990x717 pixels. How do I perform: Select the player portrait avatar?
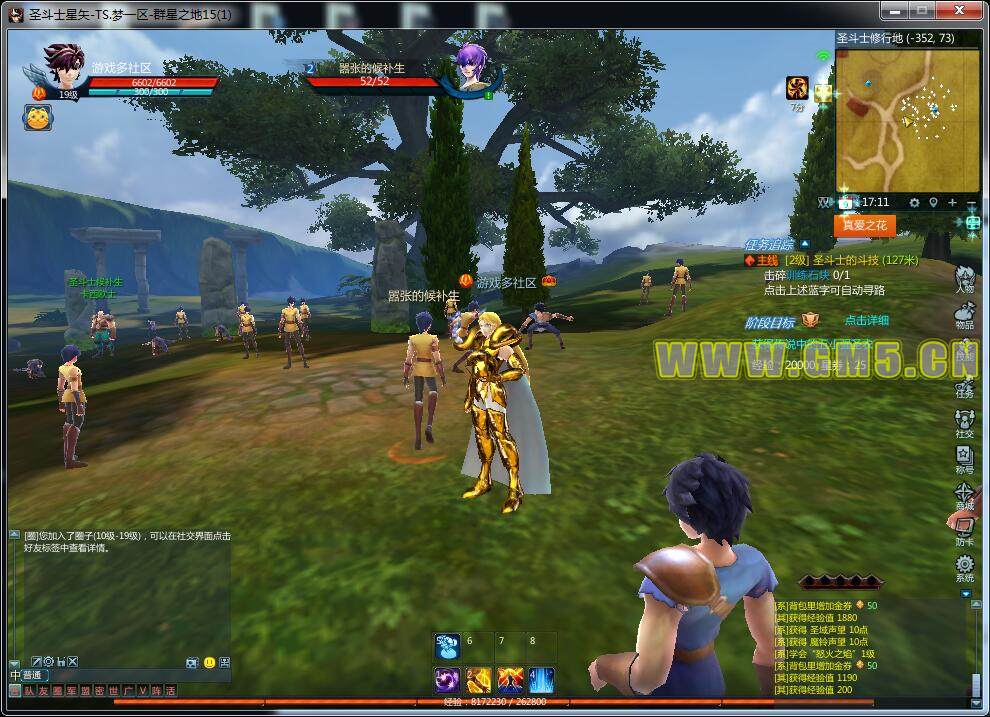pos(64,66)
